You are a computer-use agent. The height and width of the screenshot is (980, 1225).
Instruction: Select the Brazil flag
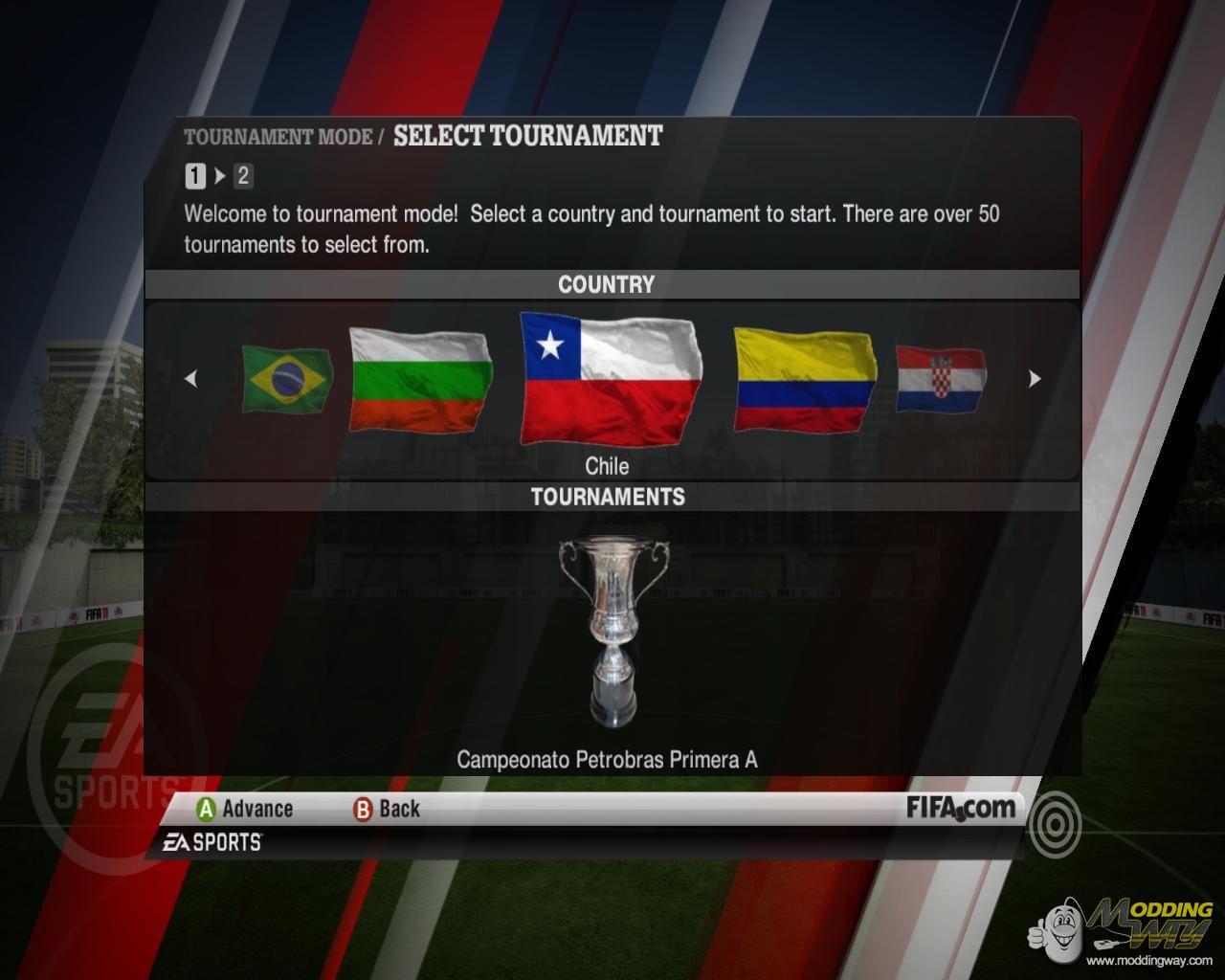(x=286, y=380)
